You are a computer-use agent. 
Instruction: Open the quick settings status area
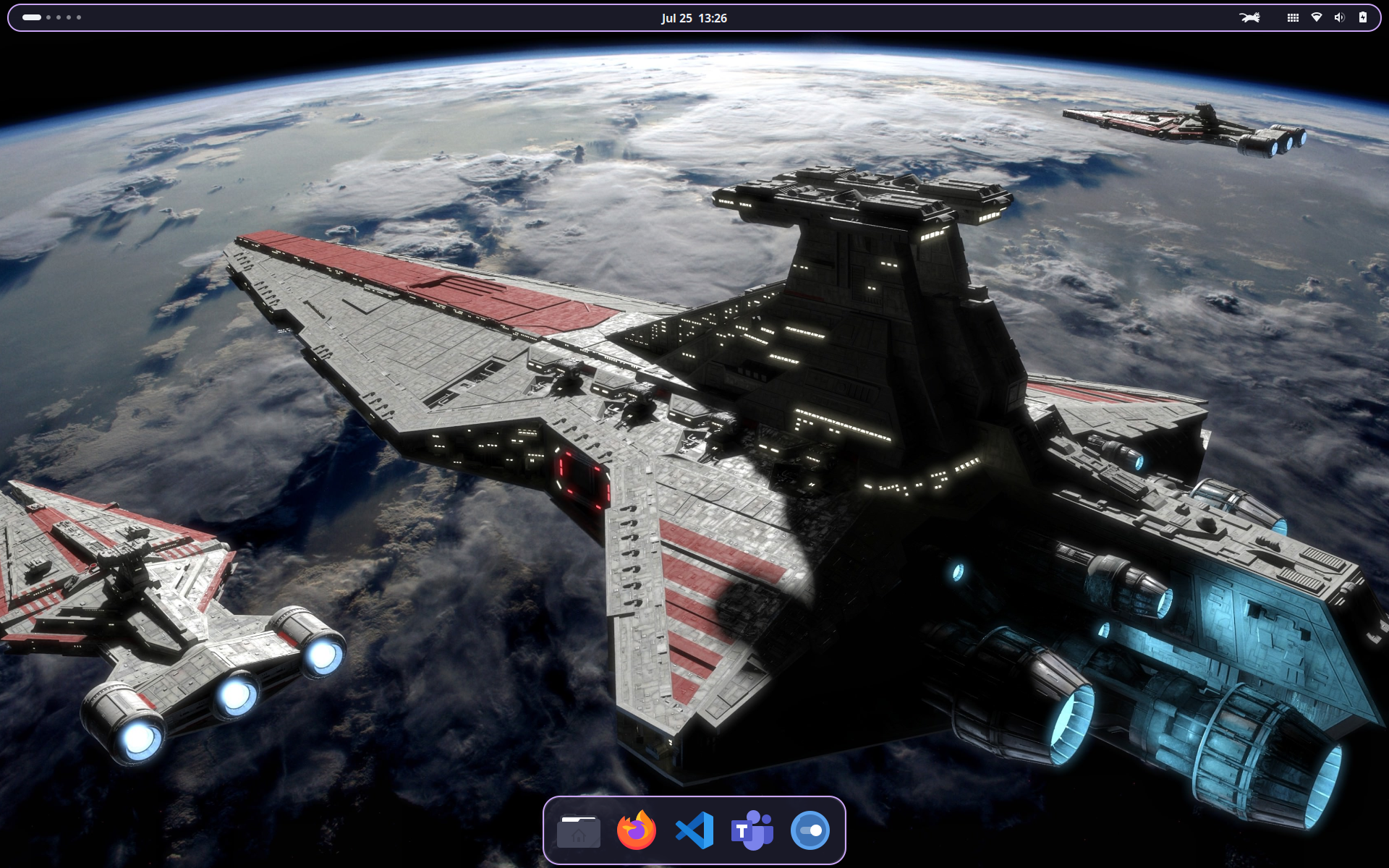1340,17
